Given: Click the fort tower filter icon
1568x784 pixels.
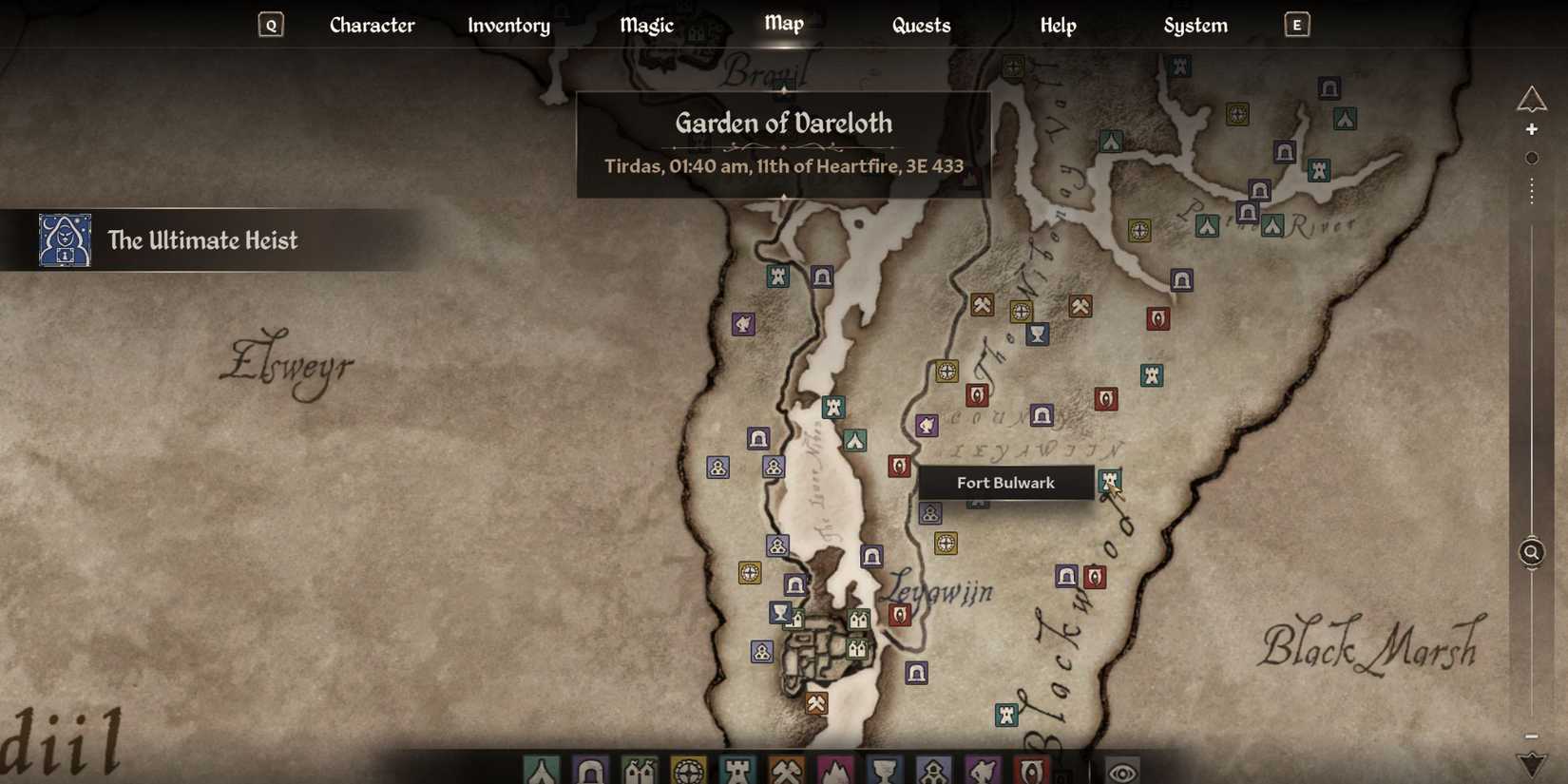Looking at the screenshot, I should 736,770.
